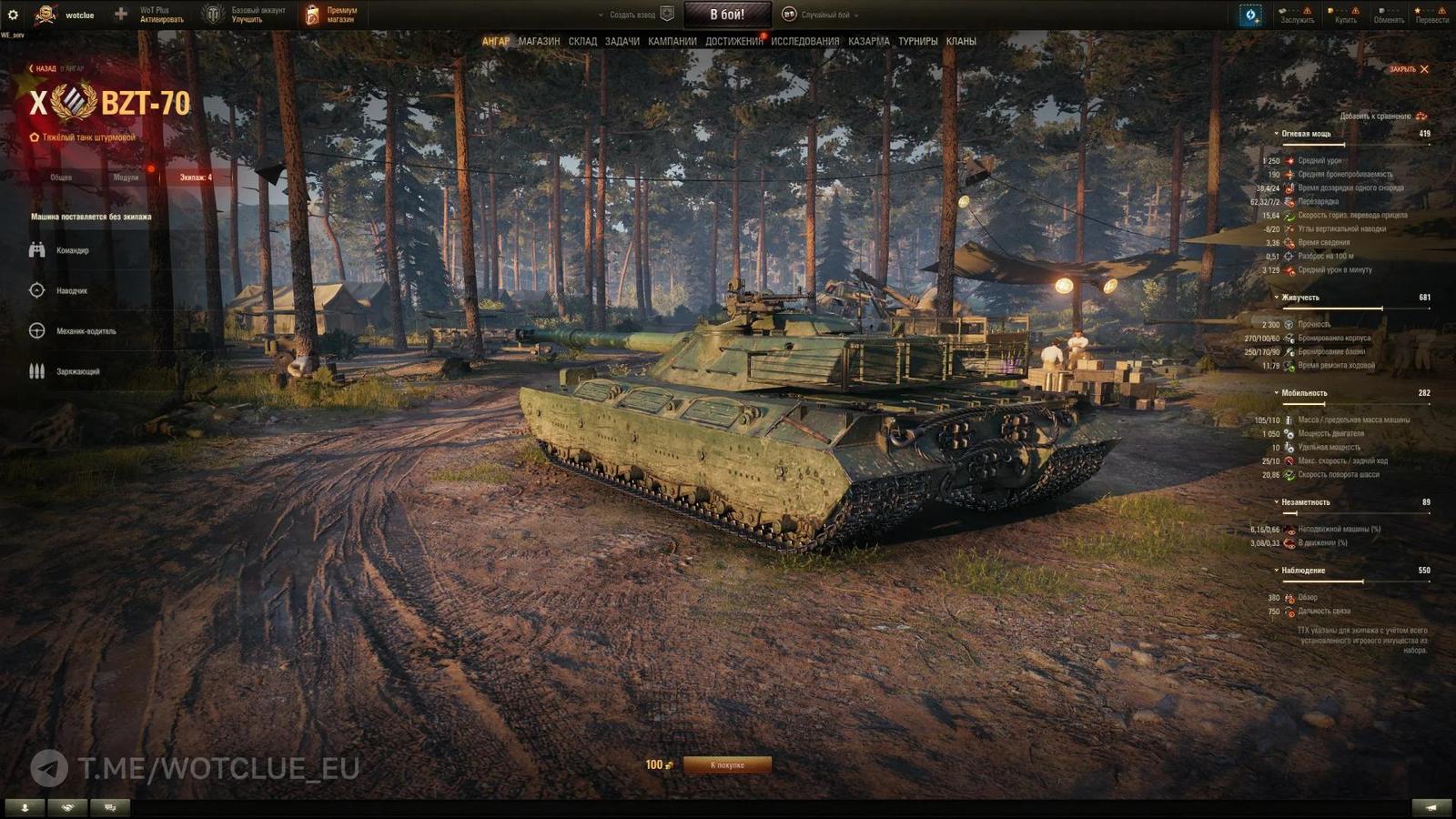Image resolution: width=1456 pixels, height=819 pixels.
Task: Collapse the Мобильность stats section
Action: click(x=1278, y=395)
